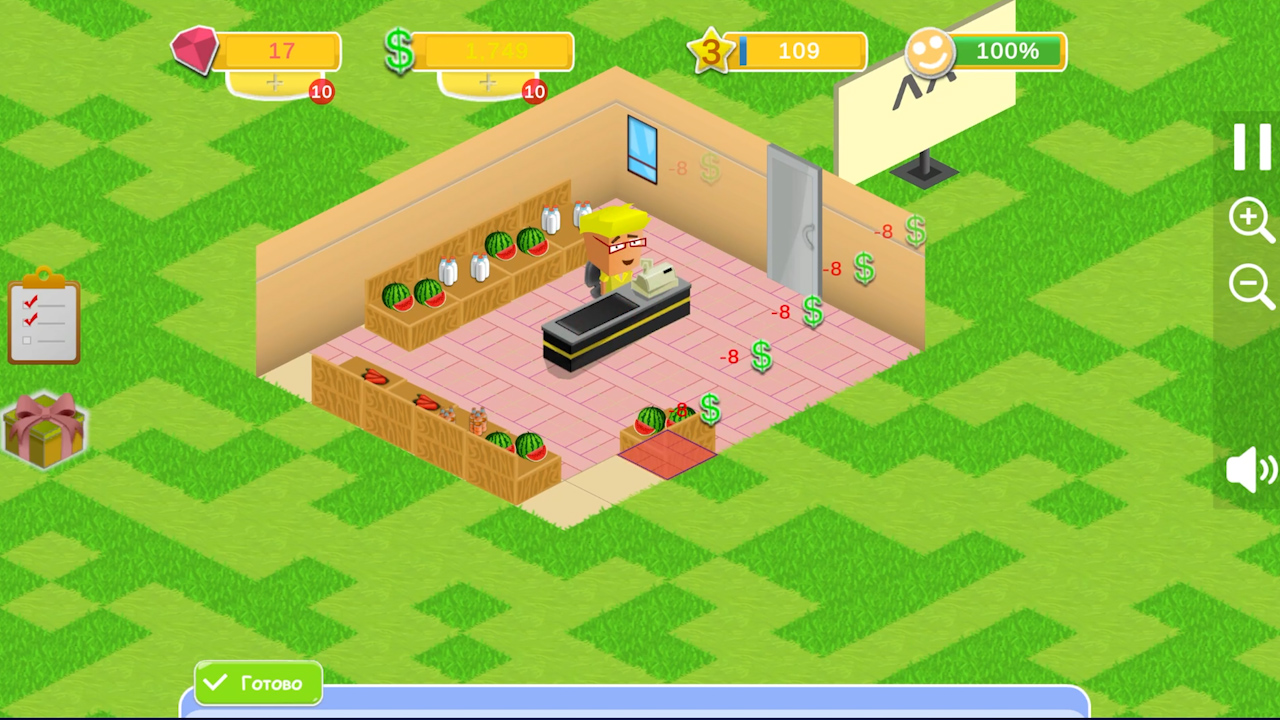Click the dollar currency icon
The width and height of the screenshot is (1280, 720).
(399, 50)
